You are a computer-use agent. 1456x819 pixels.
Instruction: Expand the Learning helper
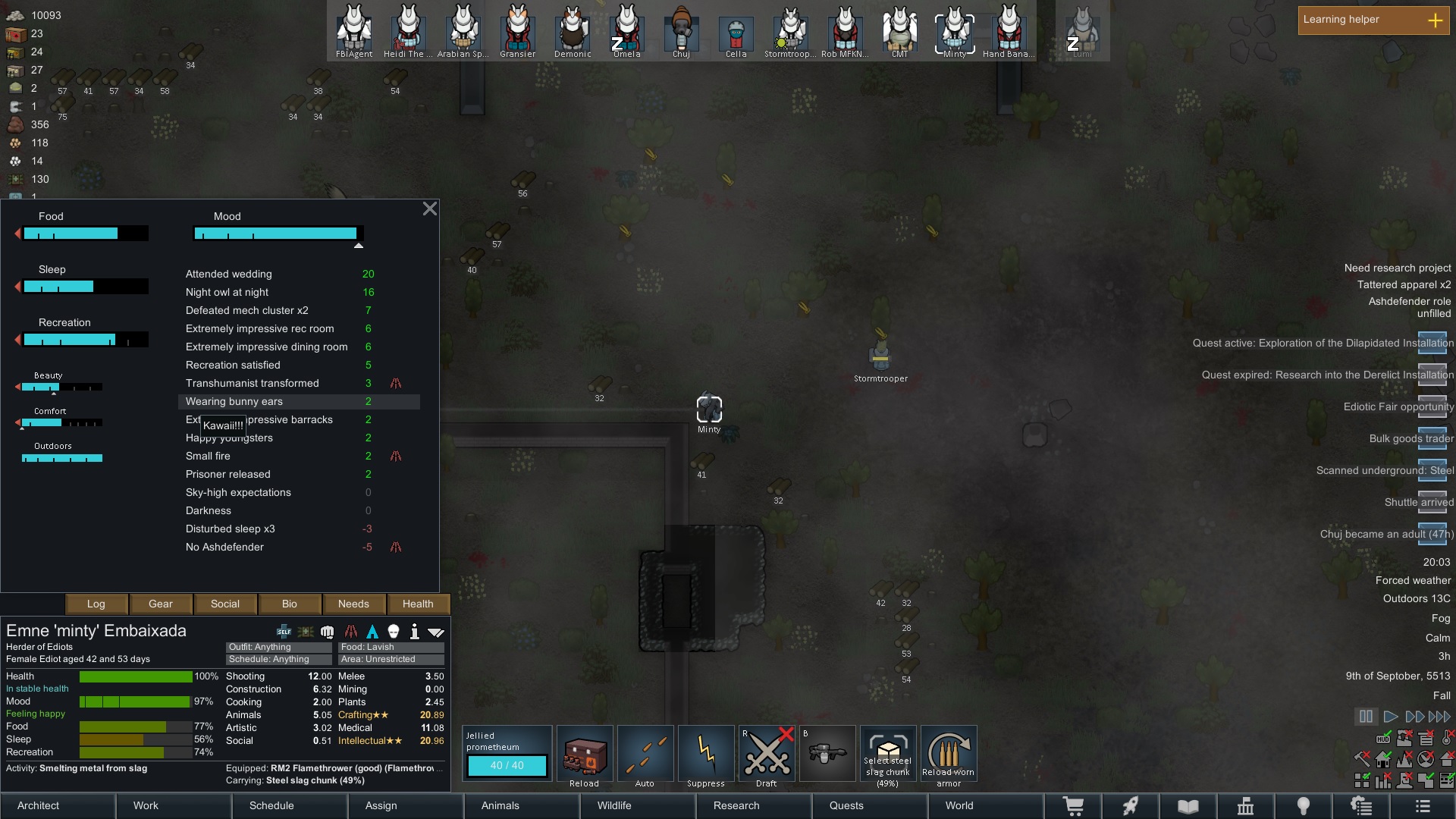pos(1435,20)
